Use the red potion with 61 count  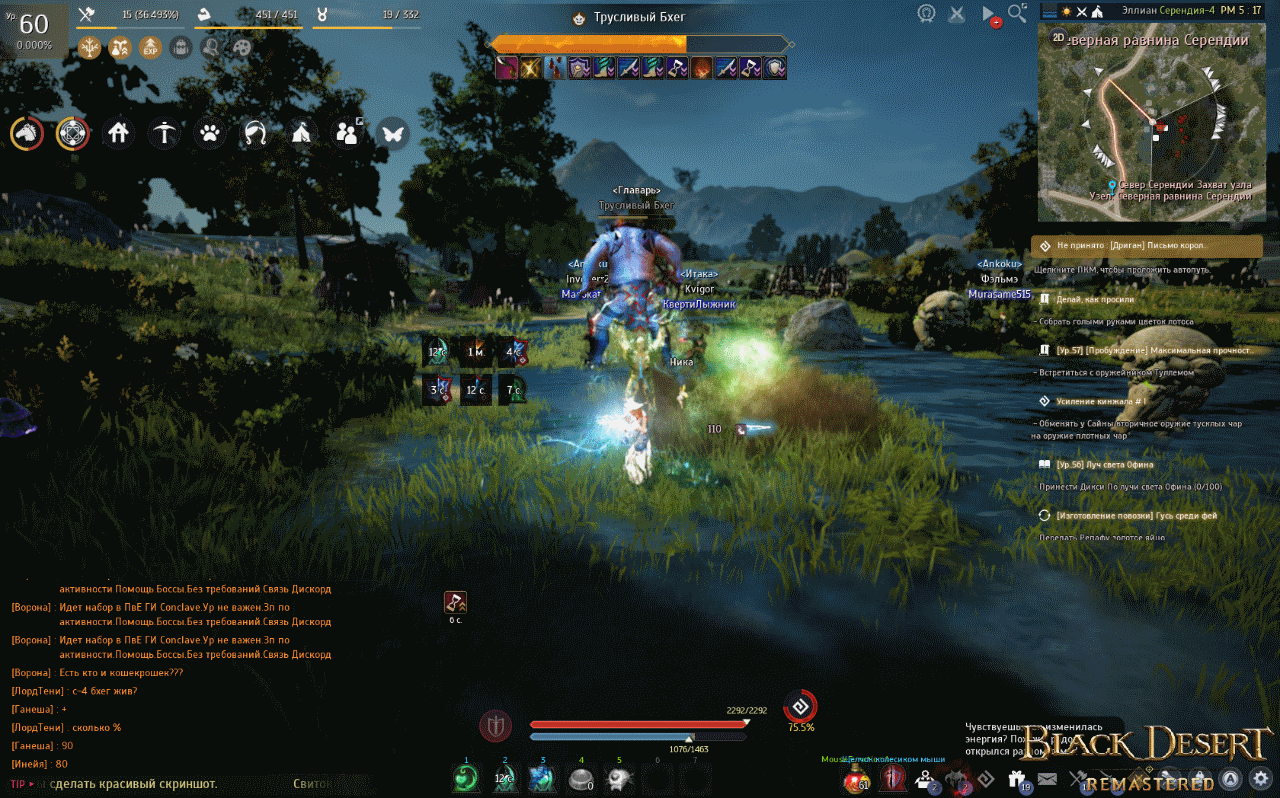coord(855,779)
